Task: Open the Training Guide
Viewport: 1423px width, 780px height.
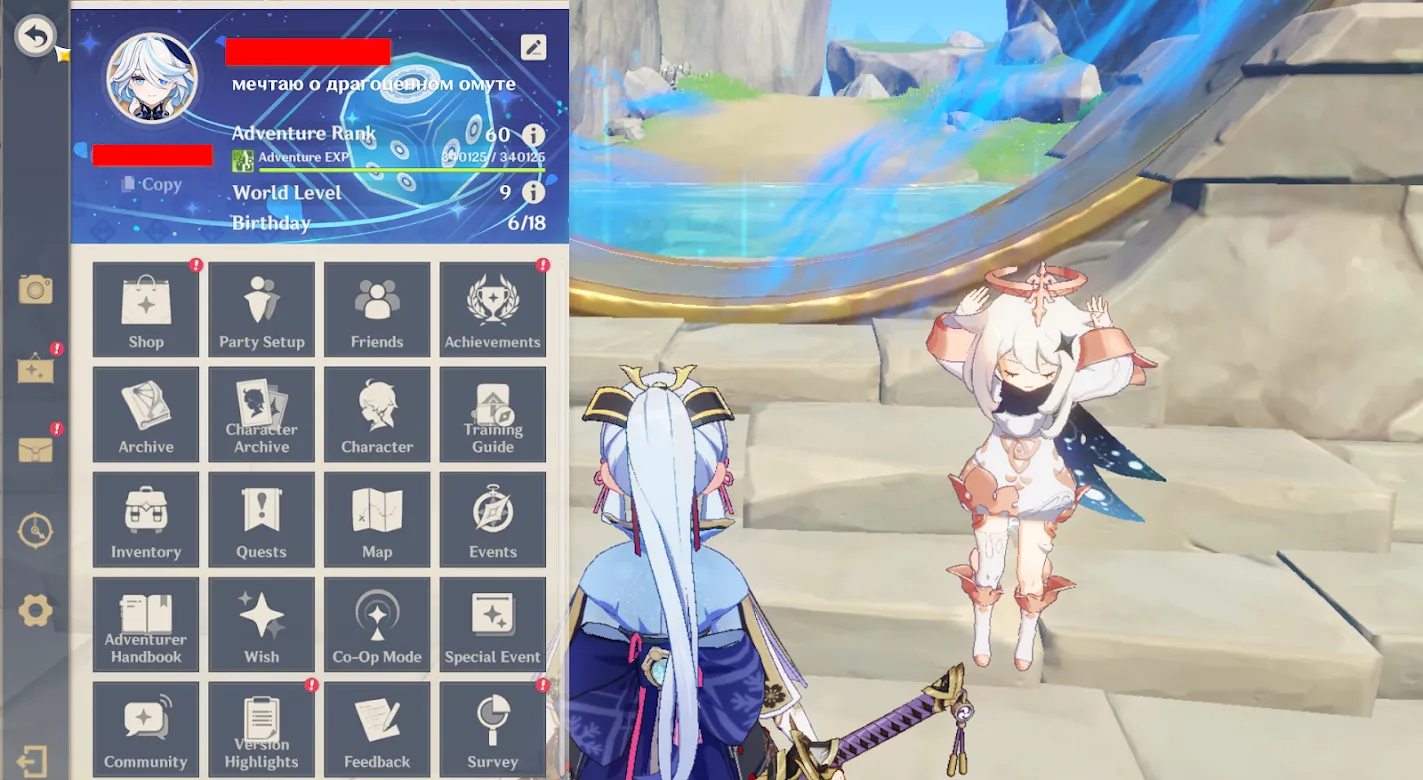Action: 492,414
